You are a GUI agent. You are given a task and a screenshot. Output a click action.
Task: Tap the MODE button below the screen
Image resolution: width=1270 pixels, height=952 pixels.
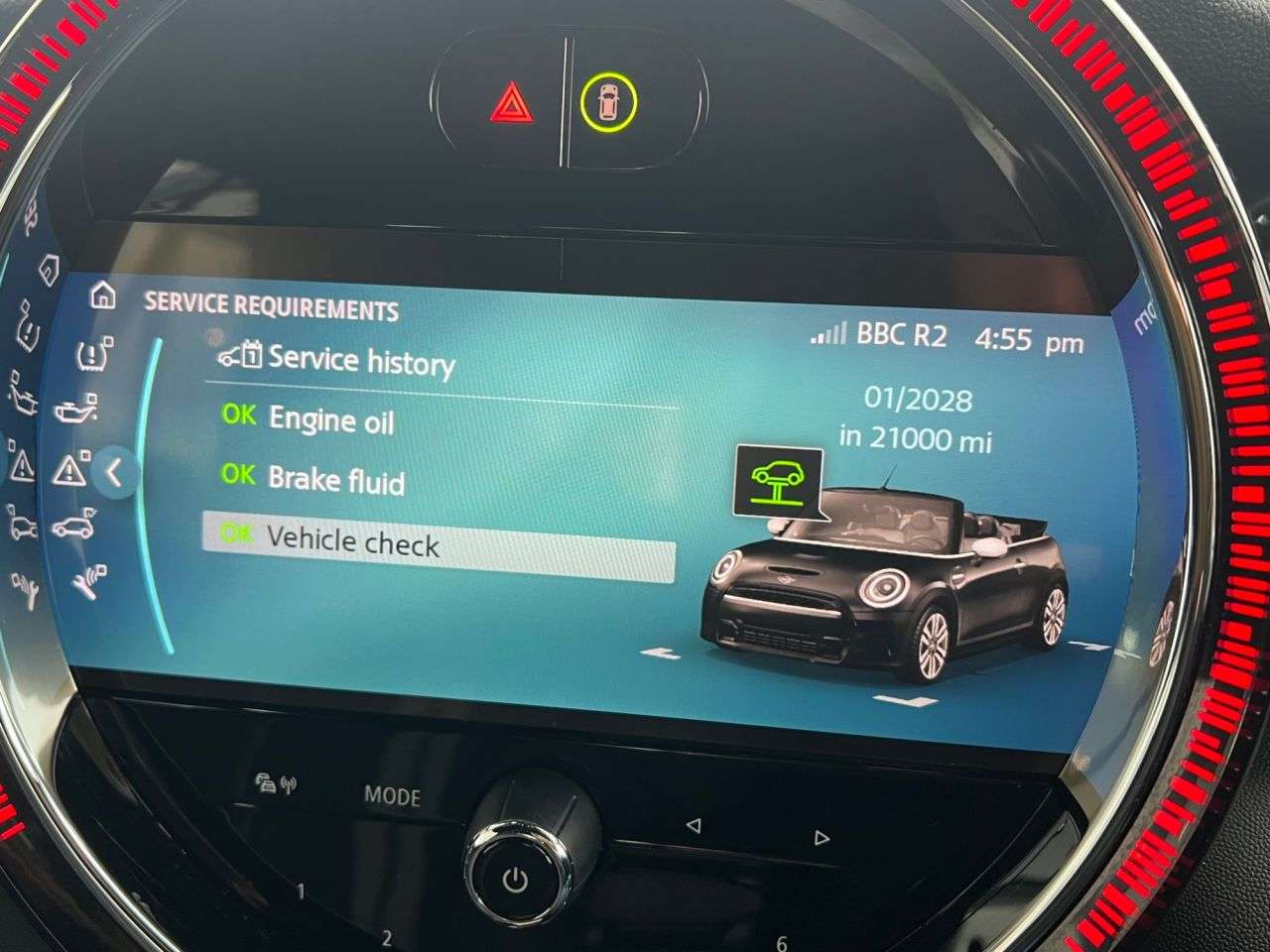392,795
